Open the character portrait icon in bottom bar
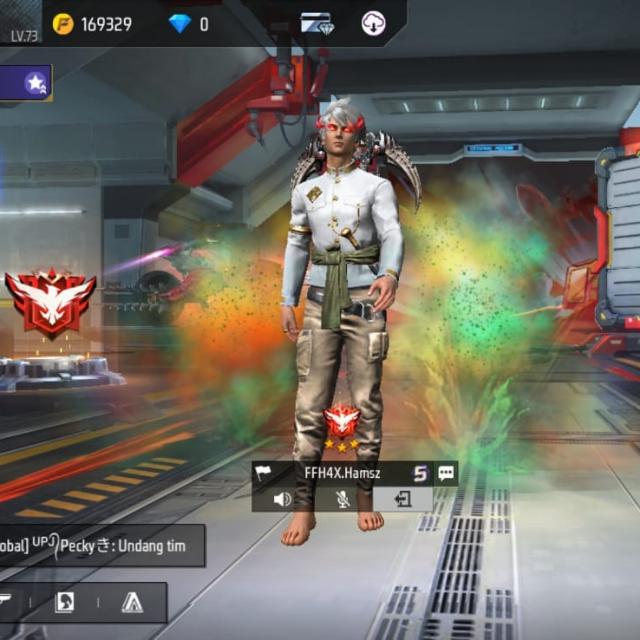This screenshot has height=640, width=640. 63,602
